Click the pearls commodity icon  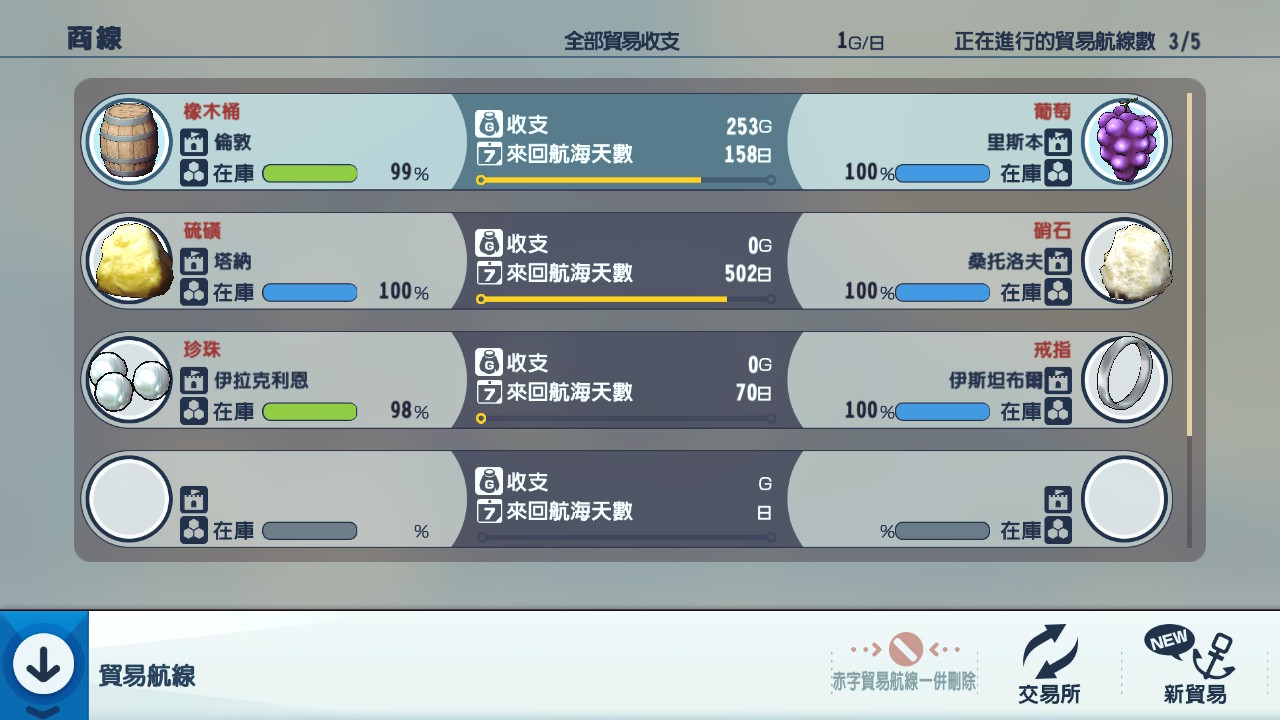[127, 380]
